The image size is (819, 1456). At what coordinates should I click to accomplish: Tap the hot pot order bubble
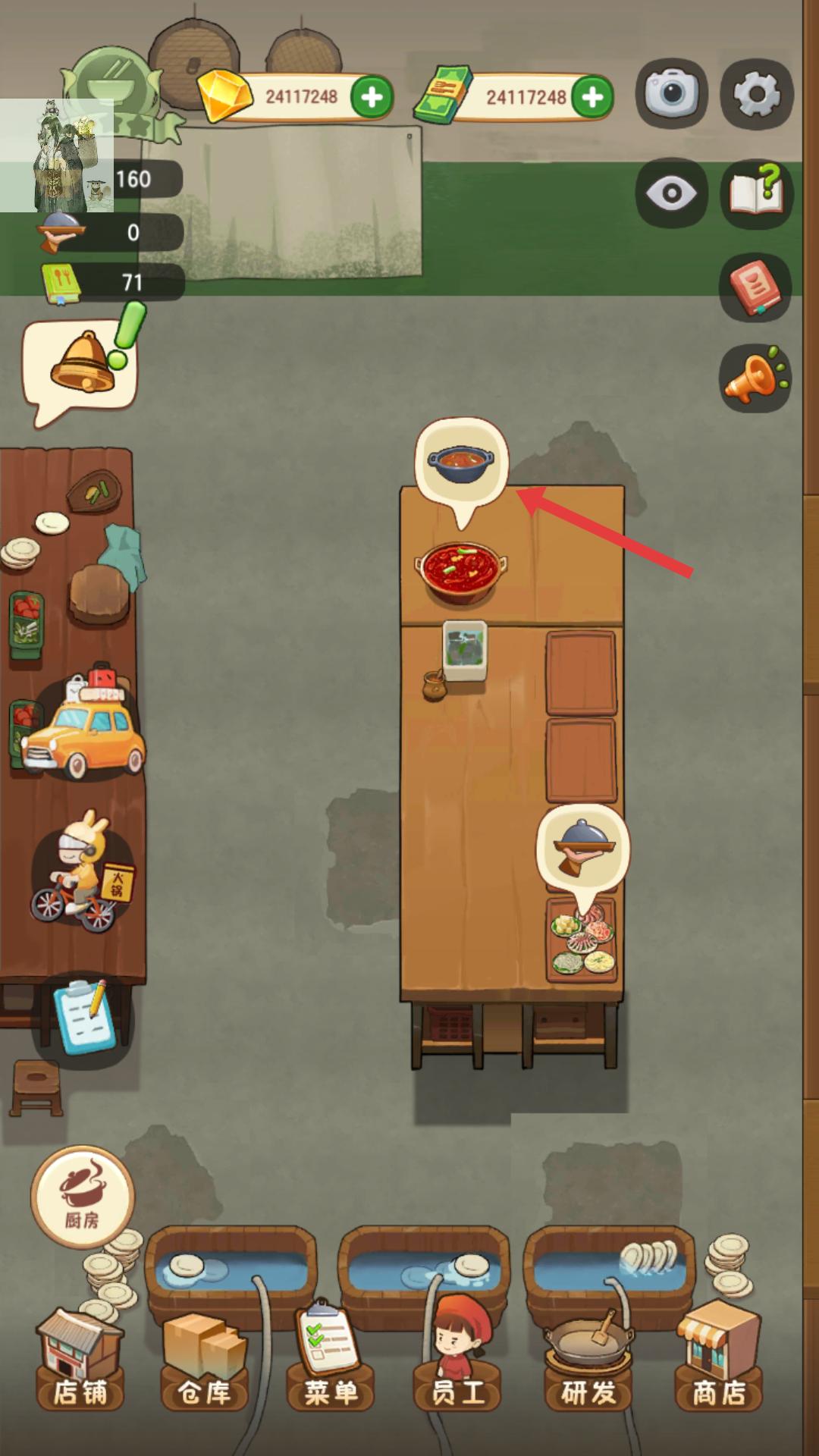click(x=461, y=460)
